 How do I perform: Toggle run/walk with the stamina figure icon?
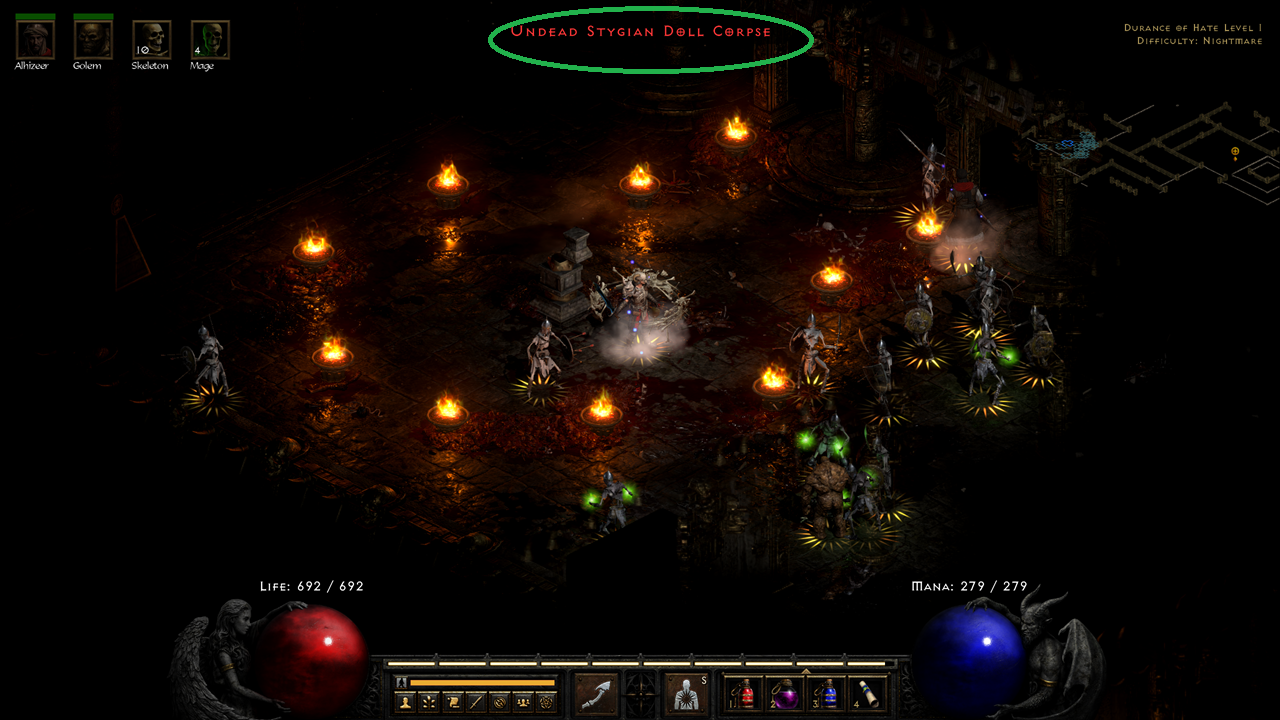pos(401,682)
